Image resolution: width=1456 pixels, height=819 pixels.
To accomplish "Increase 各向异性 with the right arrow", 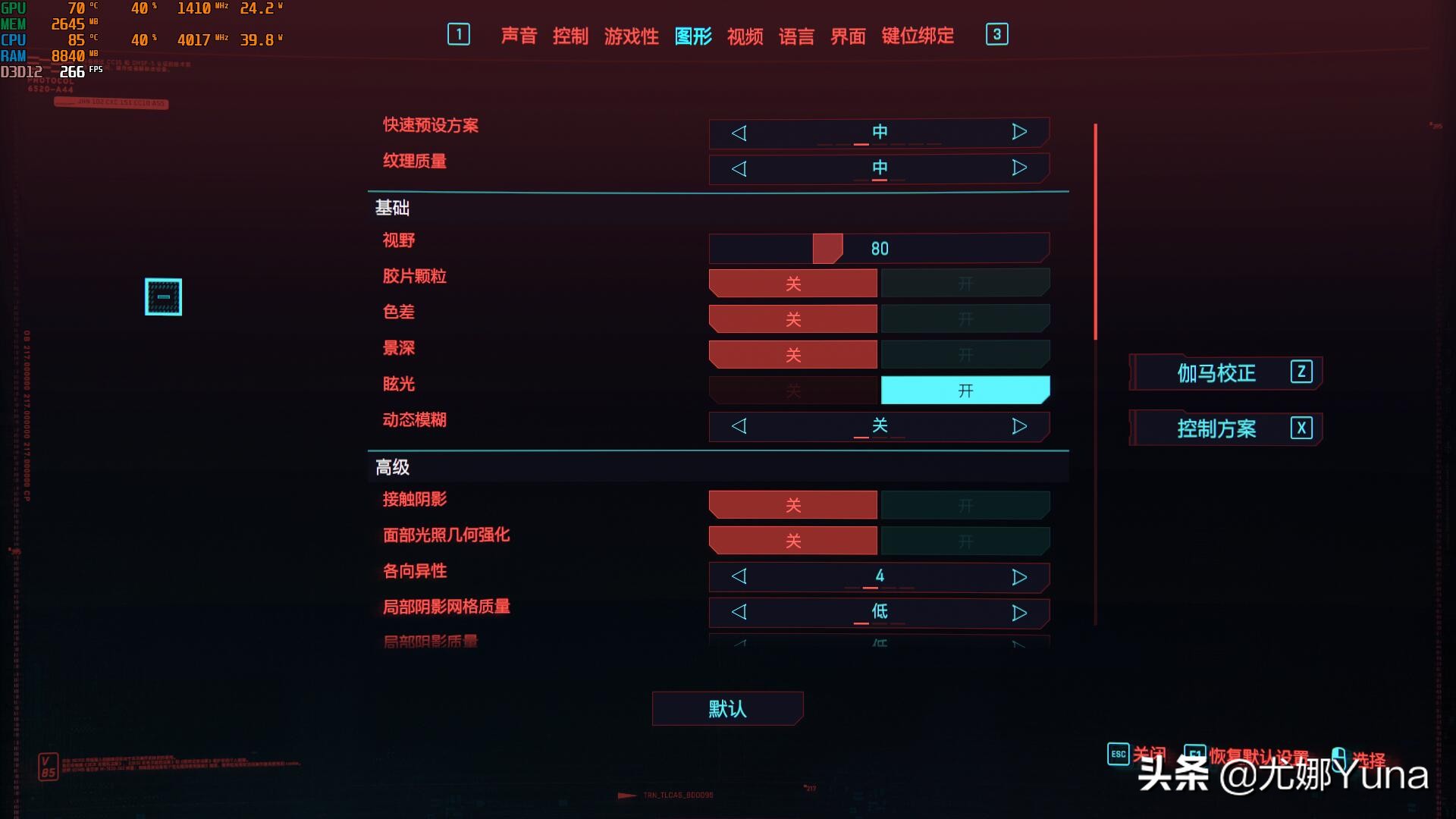I will click(1019, 576).
